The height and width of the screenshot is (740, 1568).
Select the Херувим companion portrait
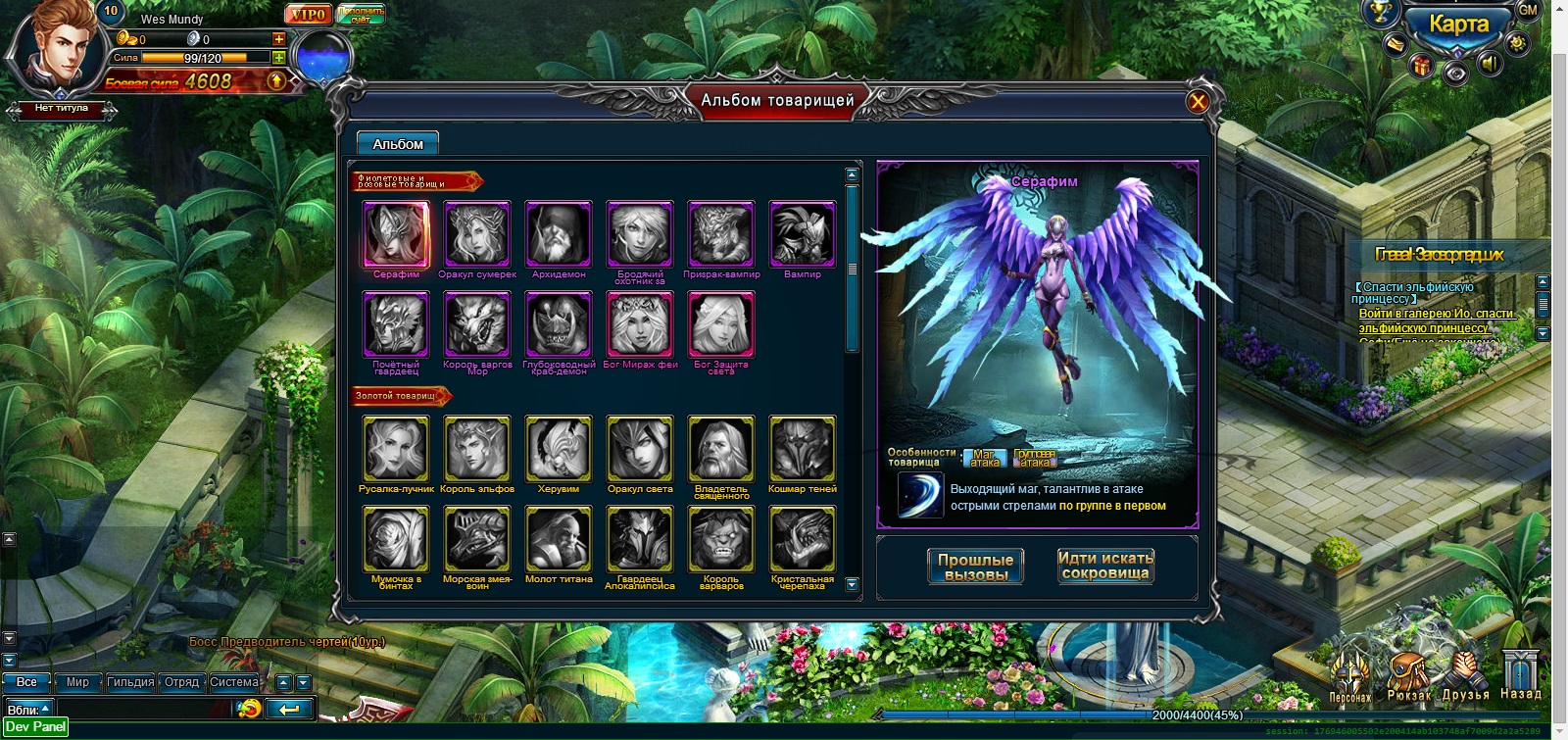[559, 449]
